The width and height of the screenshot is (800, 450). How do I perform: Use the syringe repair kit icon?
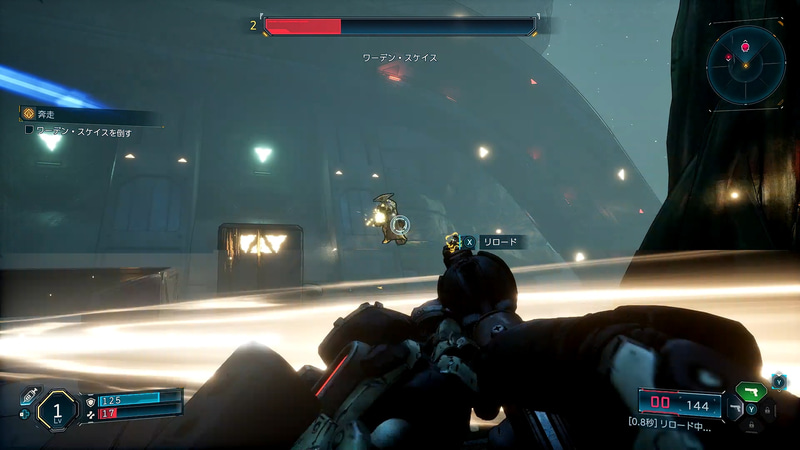(x=28, y=395)
